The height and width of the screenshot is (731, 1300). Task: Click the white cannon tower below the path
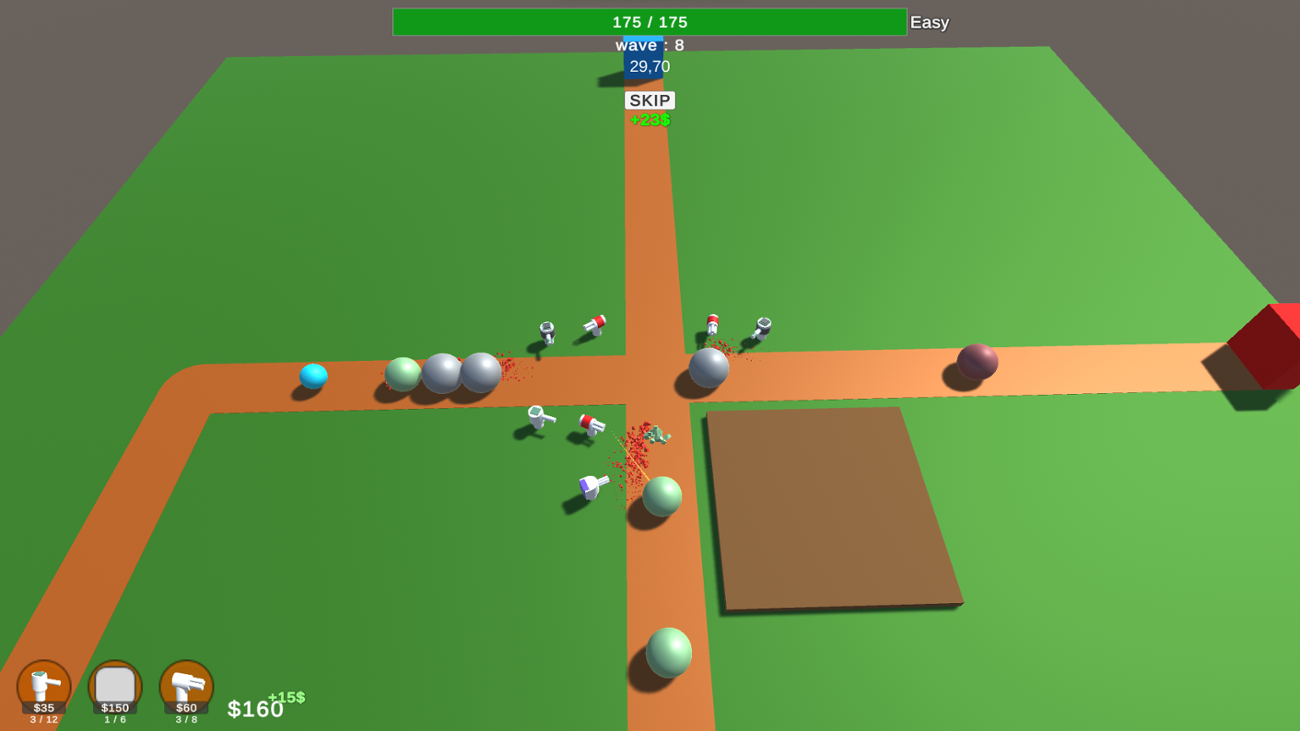click(x=590, y=487)
